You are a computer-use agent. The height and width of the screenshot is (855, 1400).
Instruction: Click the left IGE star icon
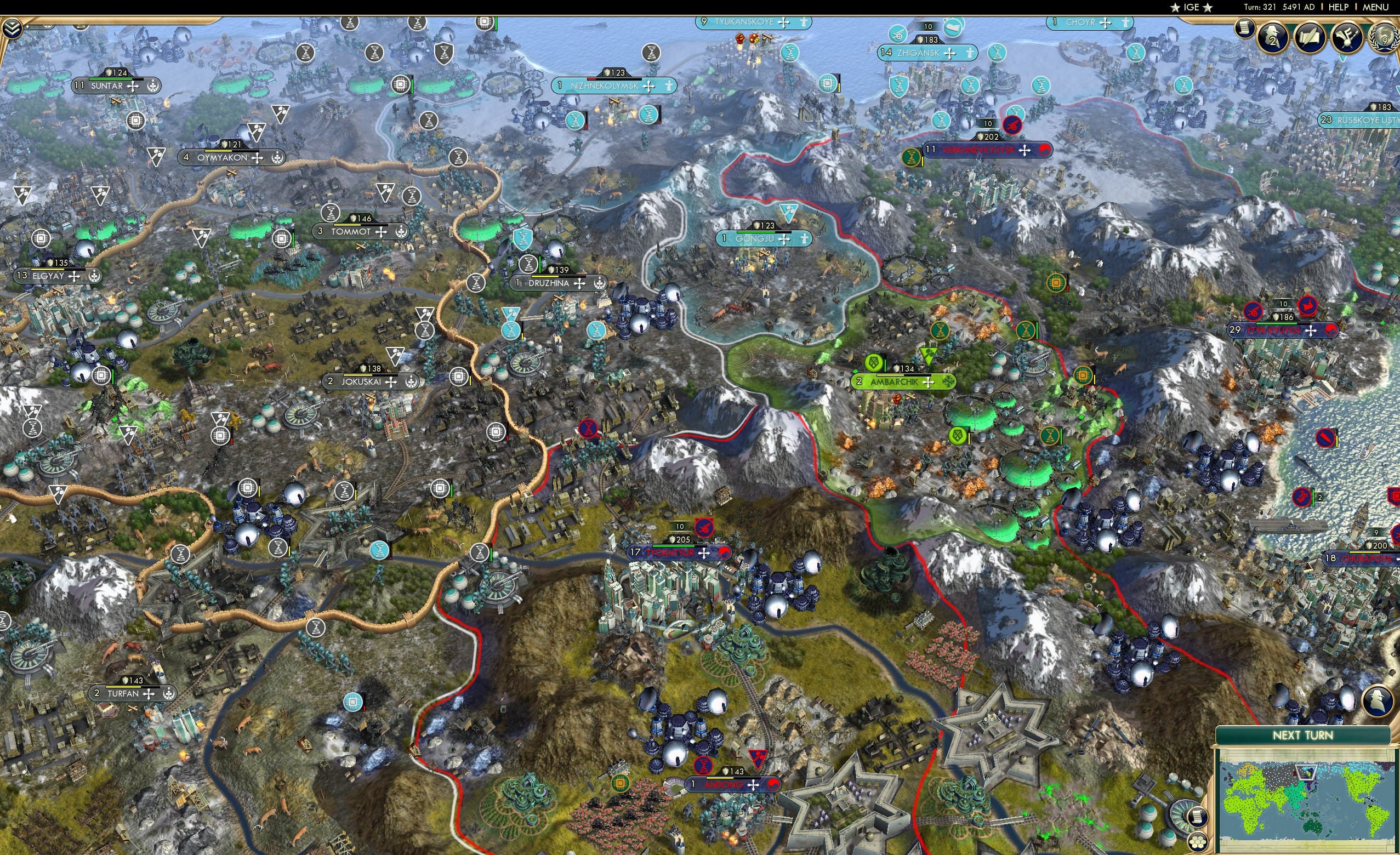coord(1176,7)
